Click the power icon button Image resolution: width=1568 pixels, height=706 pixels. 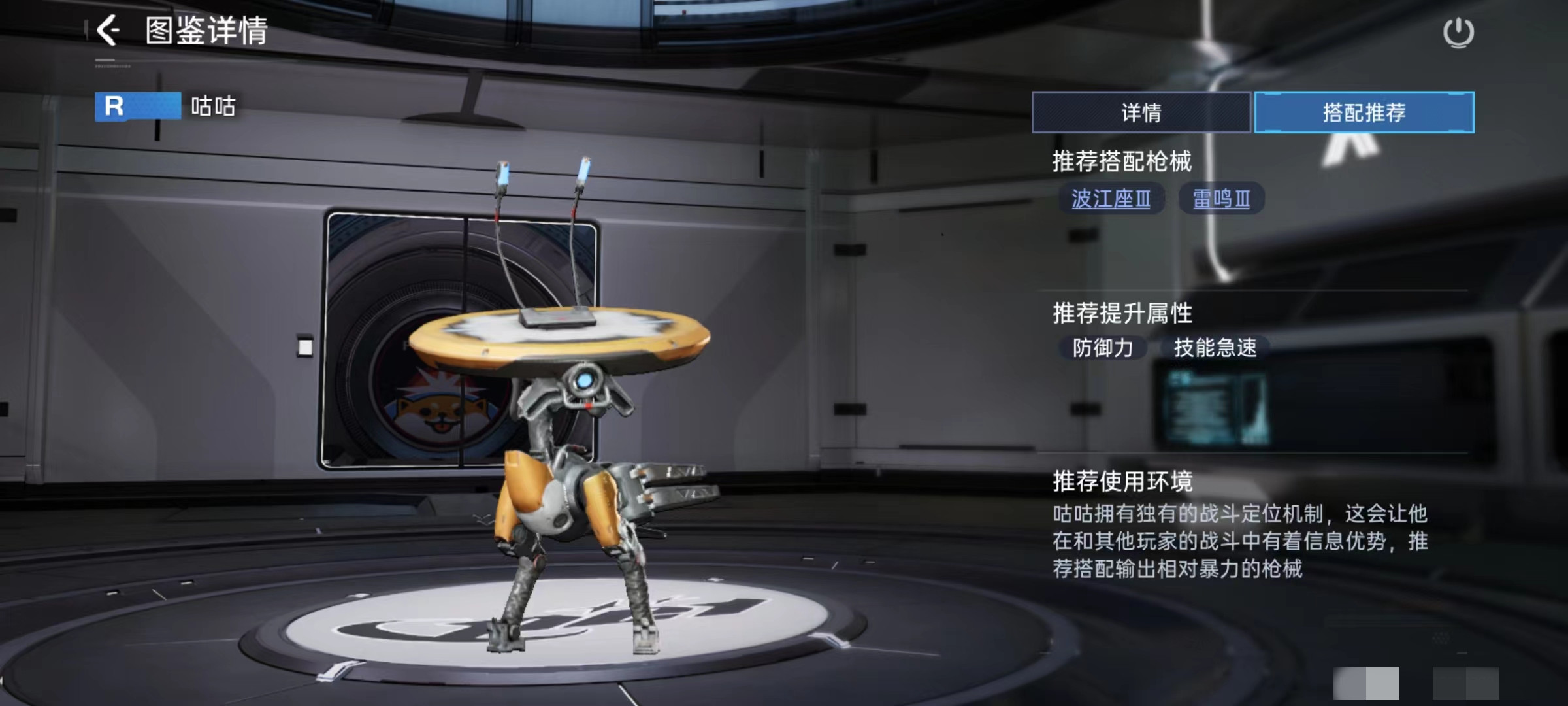coord(1458,33)
